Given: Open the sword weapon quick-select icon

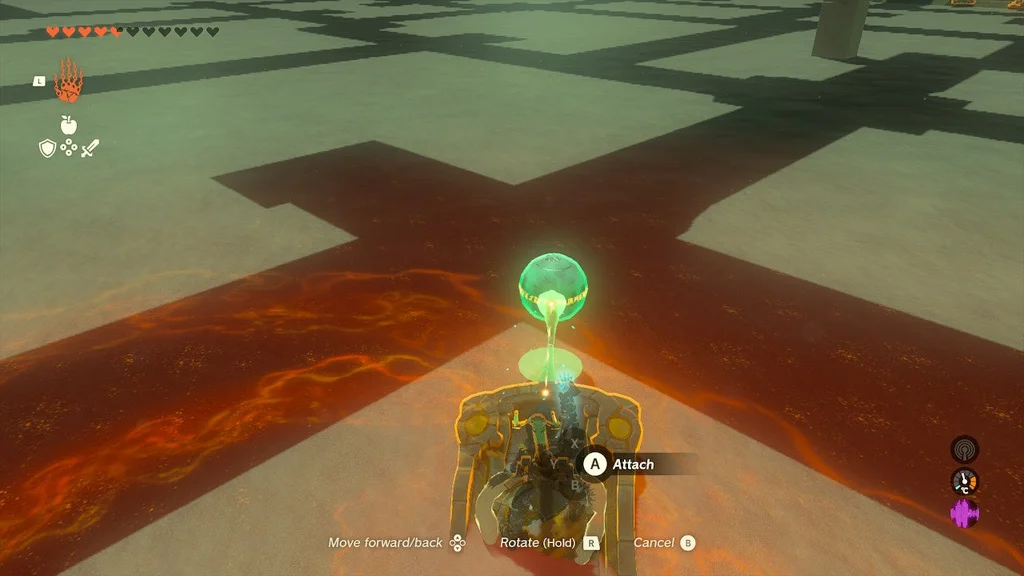Looking at the screenshot, I should point(90,148).
